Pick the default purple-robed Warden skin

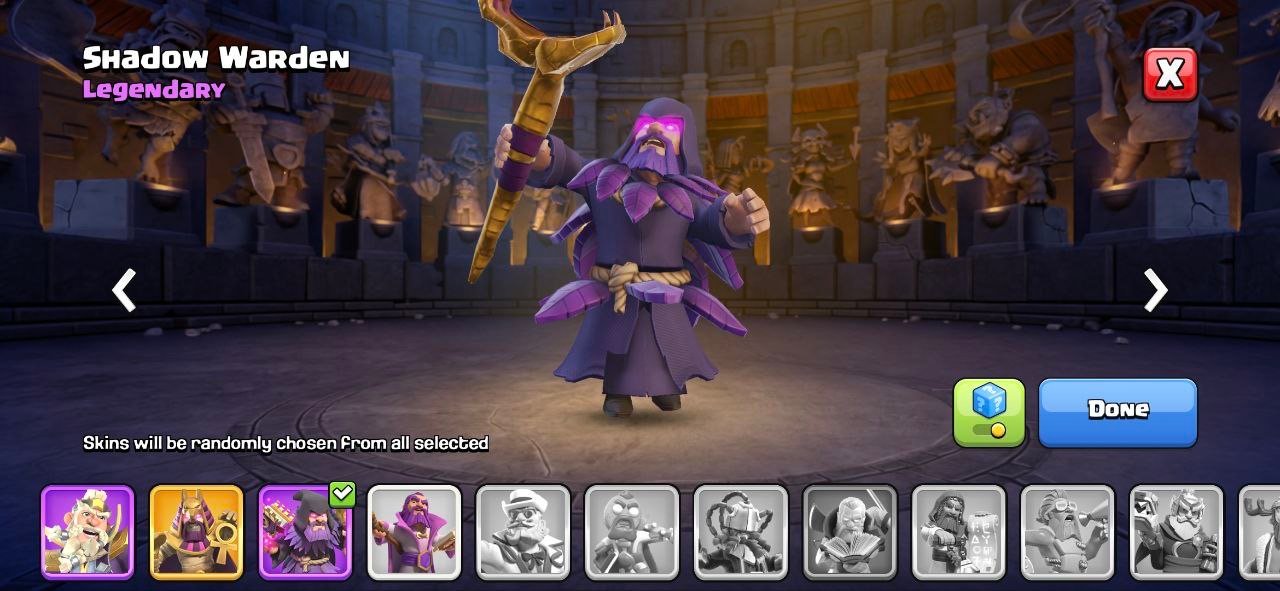(x=414, y=532)
